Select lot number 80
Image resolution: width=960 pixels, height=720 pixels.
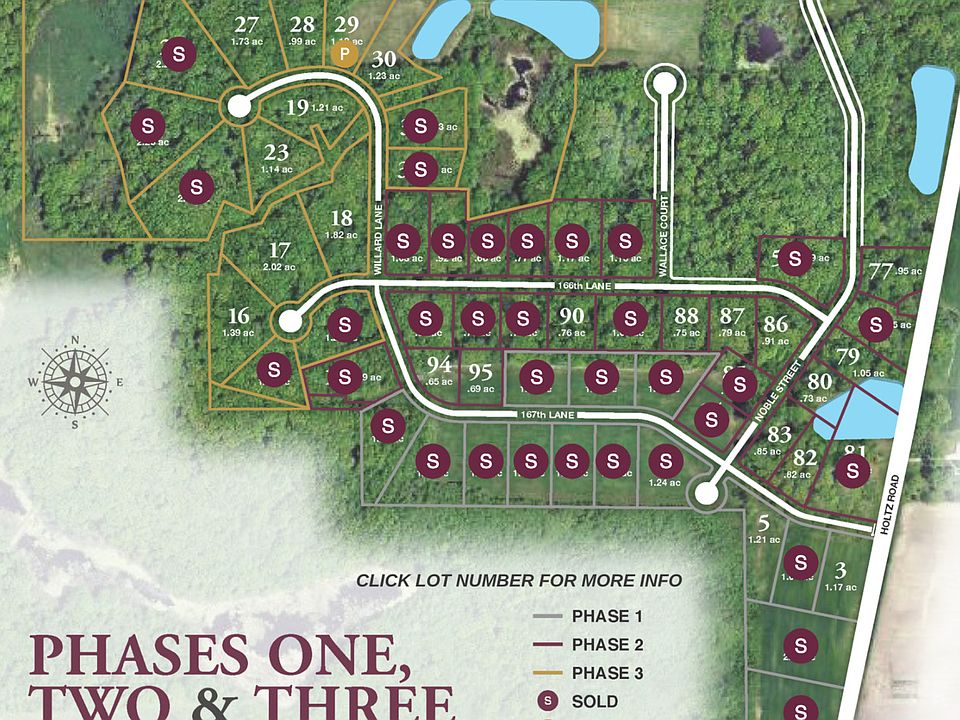point(820,381)
